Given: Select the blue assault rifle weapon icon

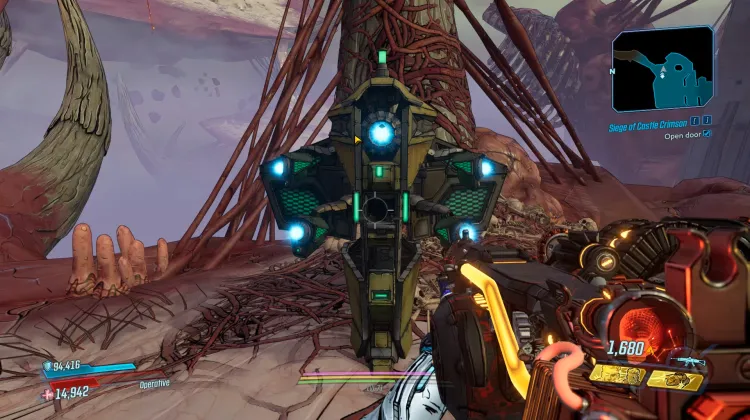Looking at the screenshot, I should 688,361.
